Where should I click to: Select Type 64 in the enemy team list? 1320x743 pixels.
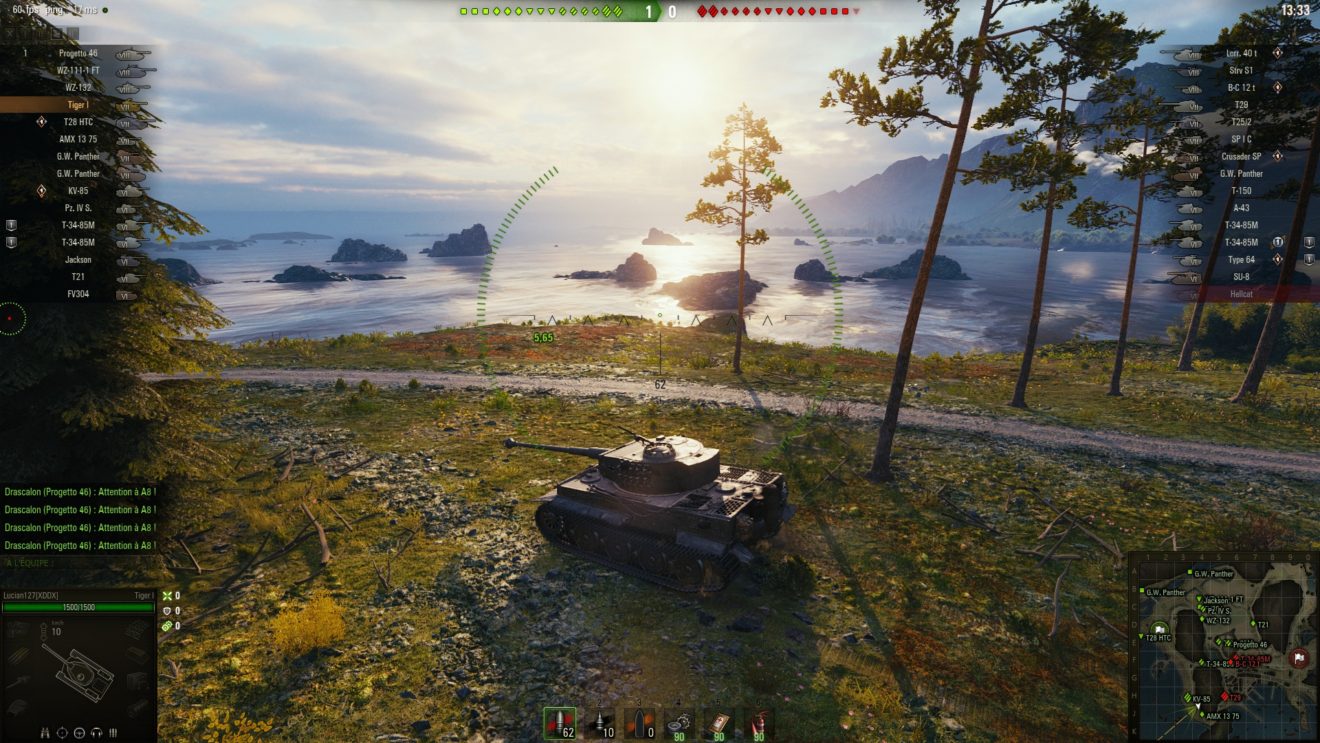click(x=1240, y=259)
